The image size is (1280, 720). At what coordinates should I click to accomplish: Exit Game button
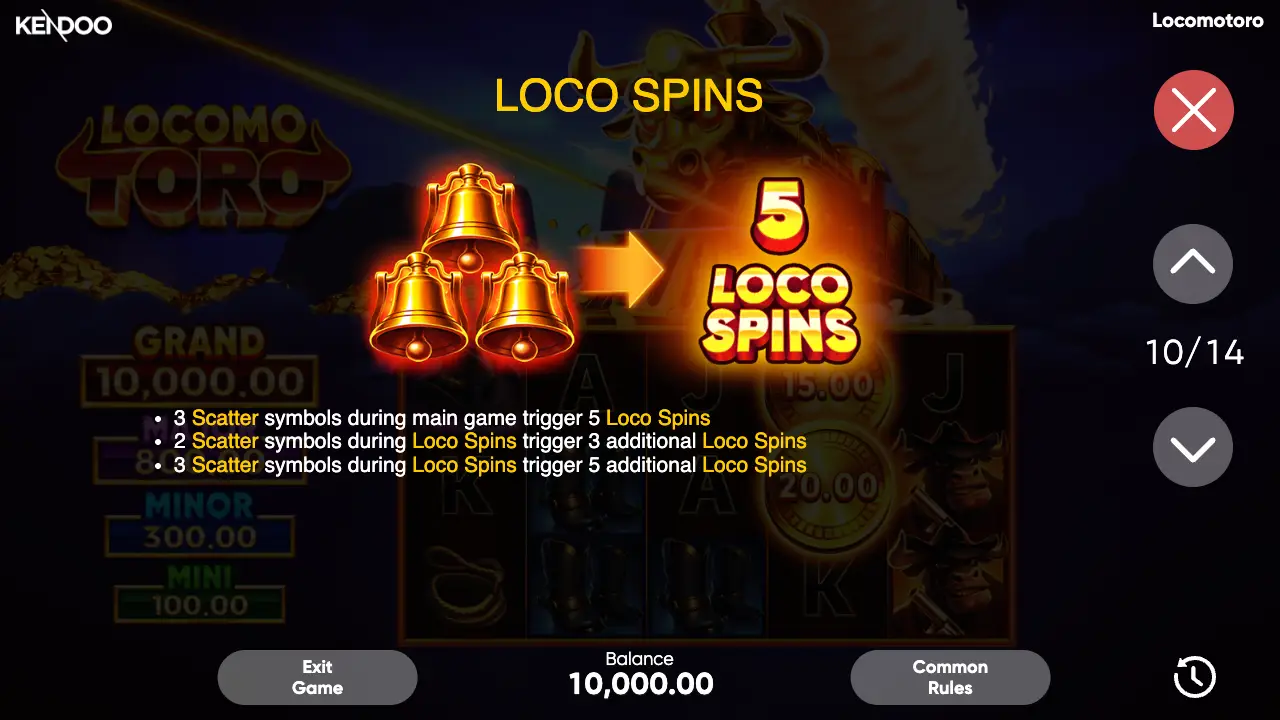(317, 677)
